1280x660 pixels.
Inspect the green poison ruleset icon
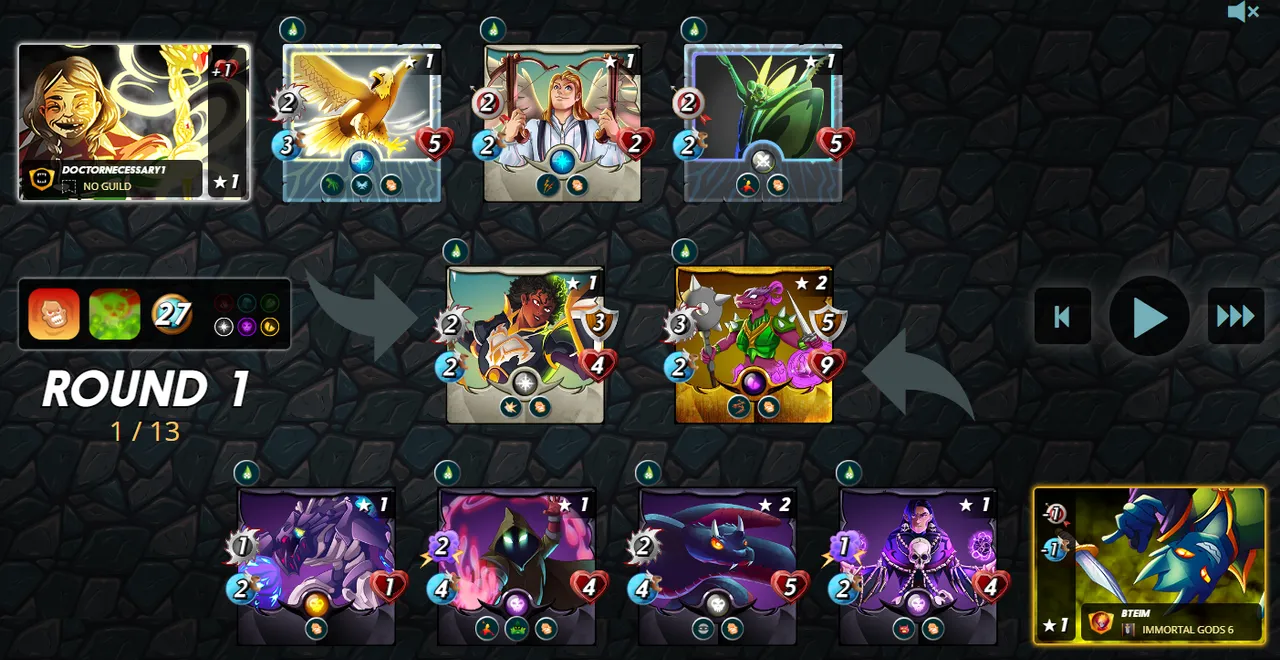114,314
